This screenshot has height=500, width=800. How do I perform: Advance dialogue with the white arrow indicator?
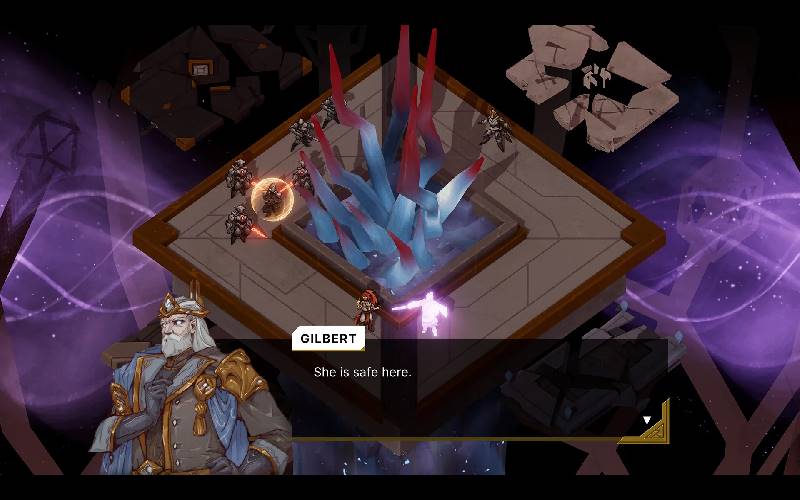[647, 420]
